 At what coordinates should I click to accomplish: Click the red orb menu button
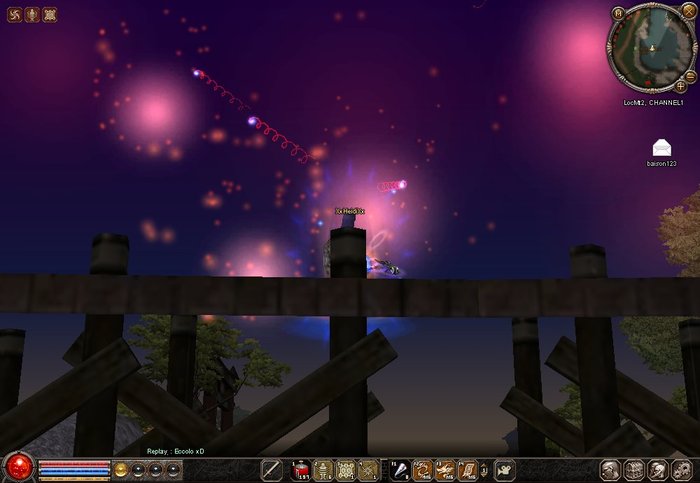coord(17,467)
